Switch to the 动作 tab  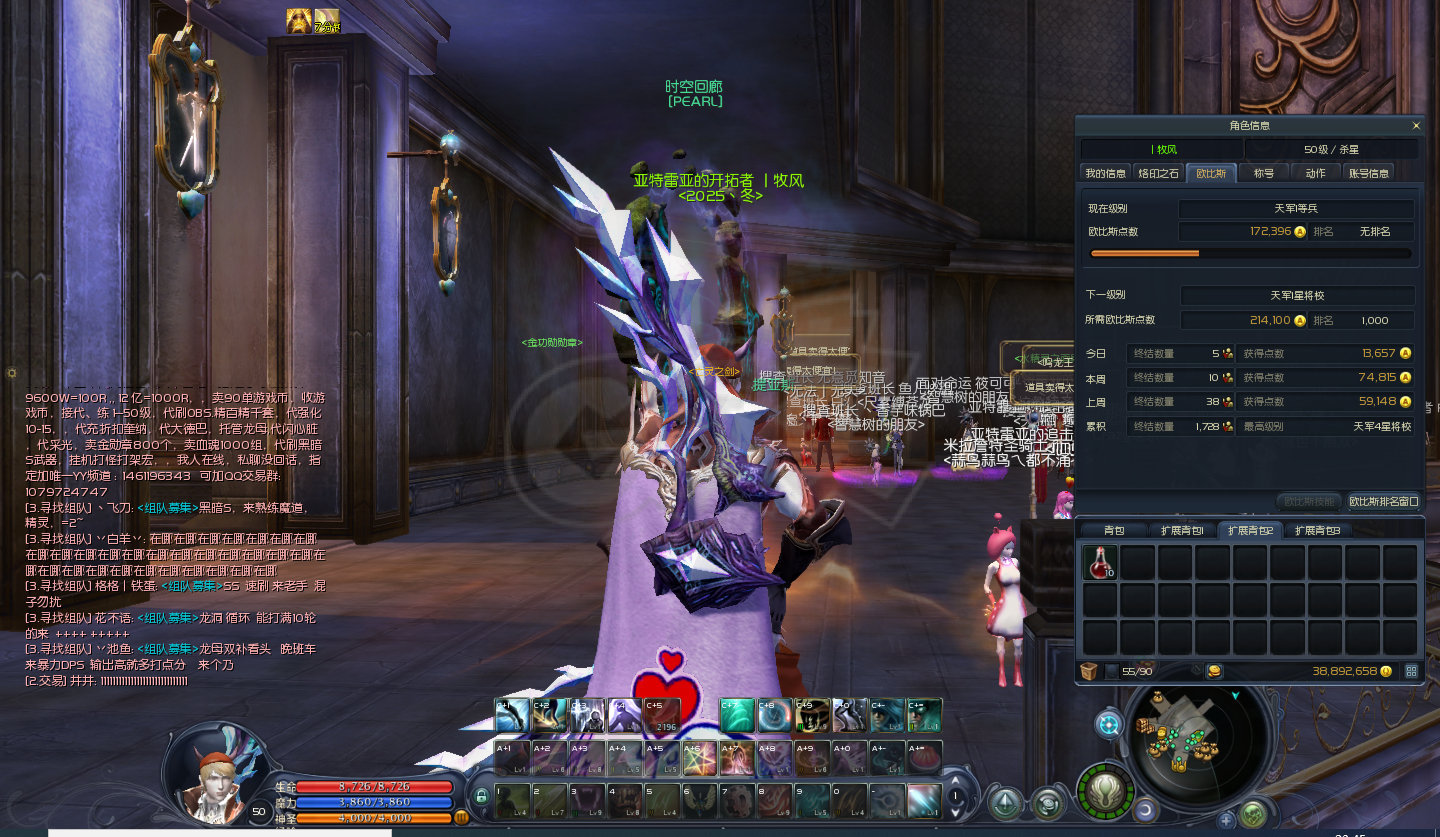click(1315, 173)
